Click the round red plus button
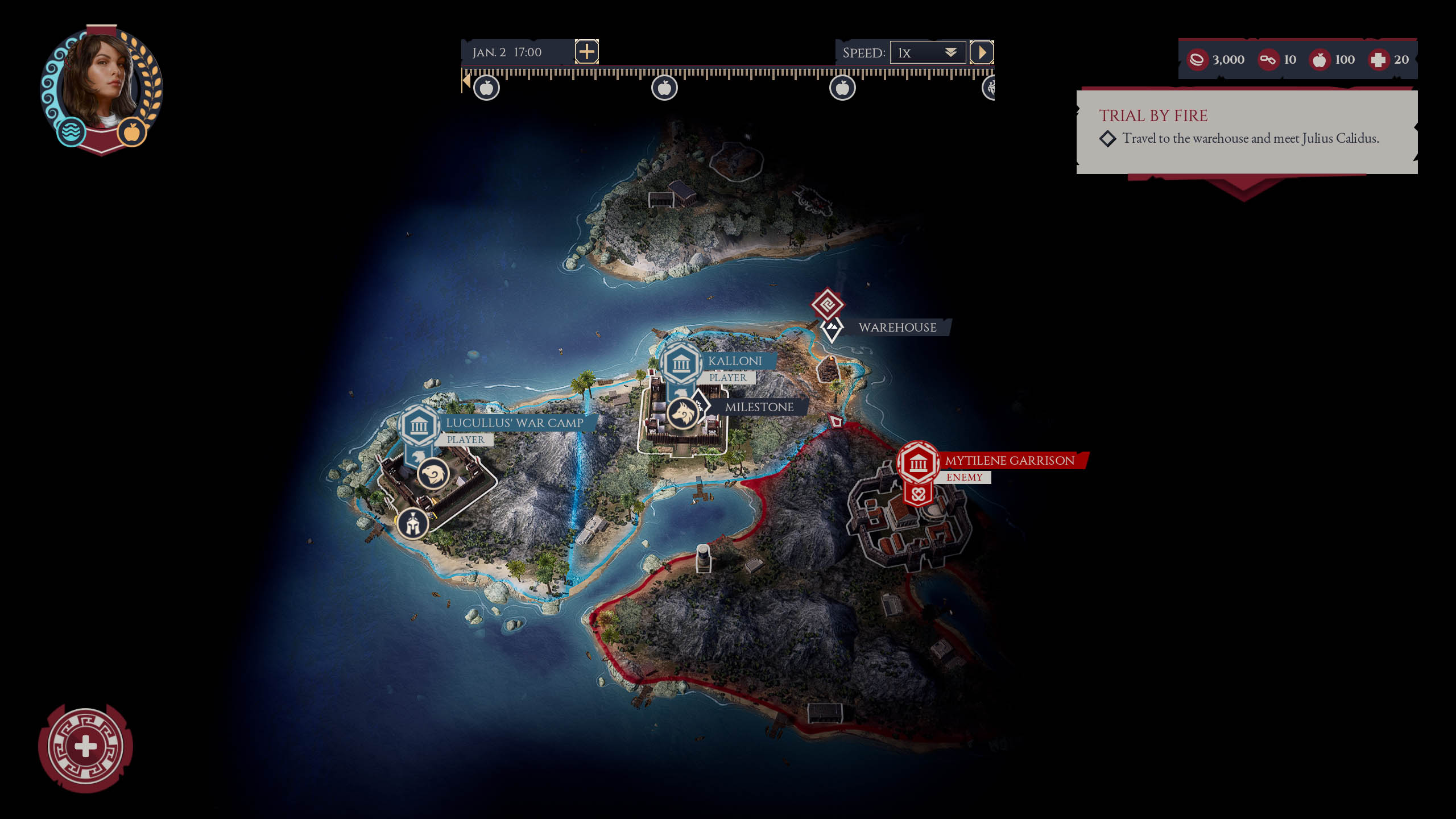This screenshot has width=1456, height=819. (x=86, y=747)
